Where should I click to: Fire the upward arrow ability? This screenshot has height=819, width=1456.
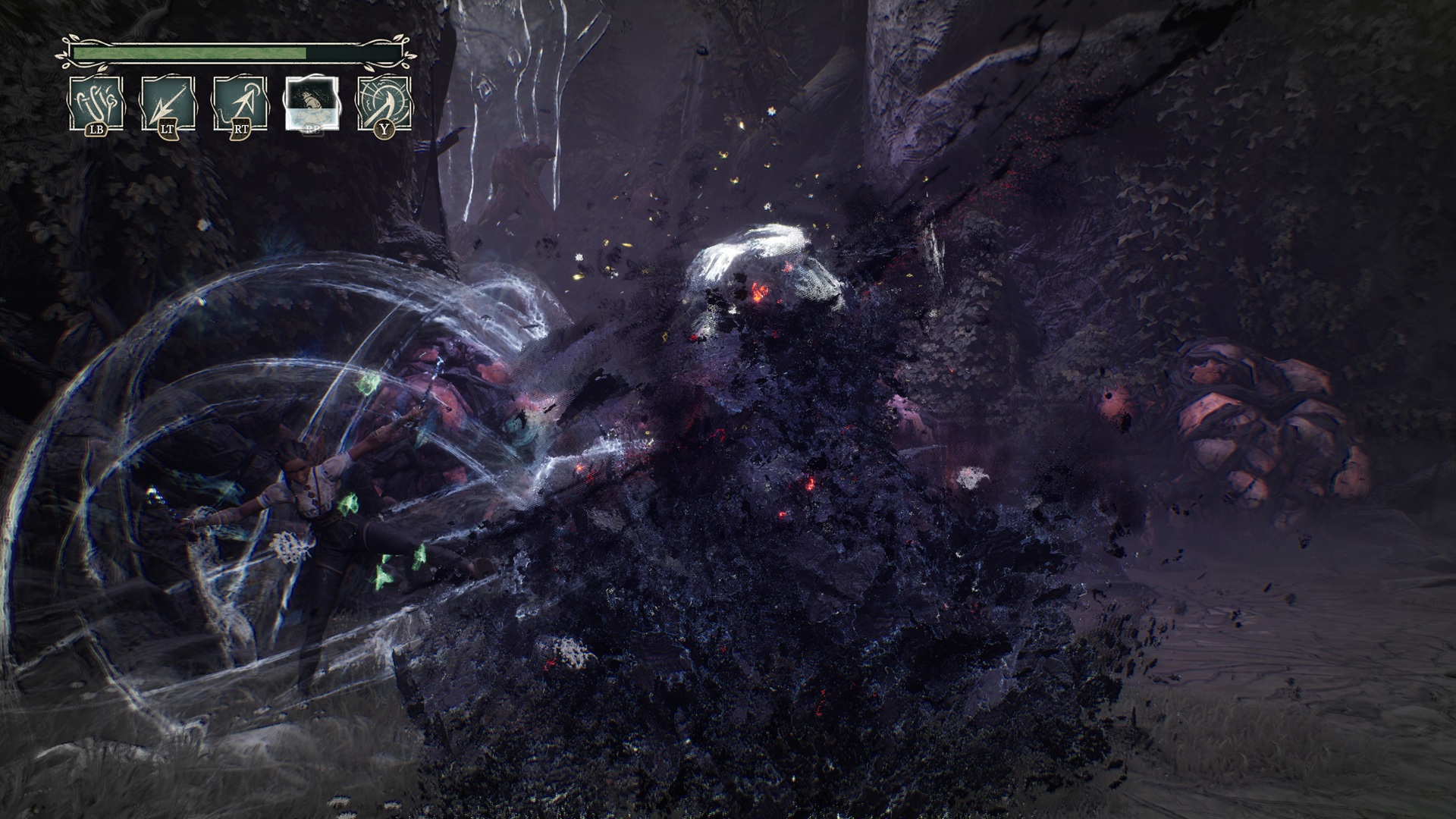pos(240,102)
